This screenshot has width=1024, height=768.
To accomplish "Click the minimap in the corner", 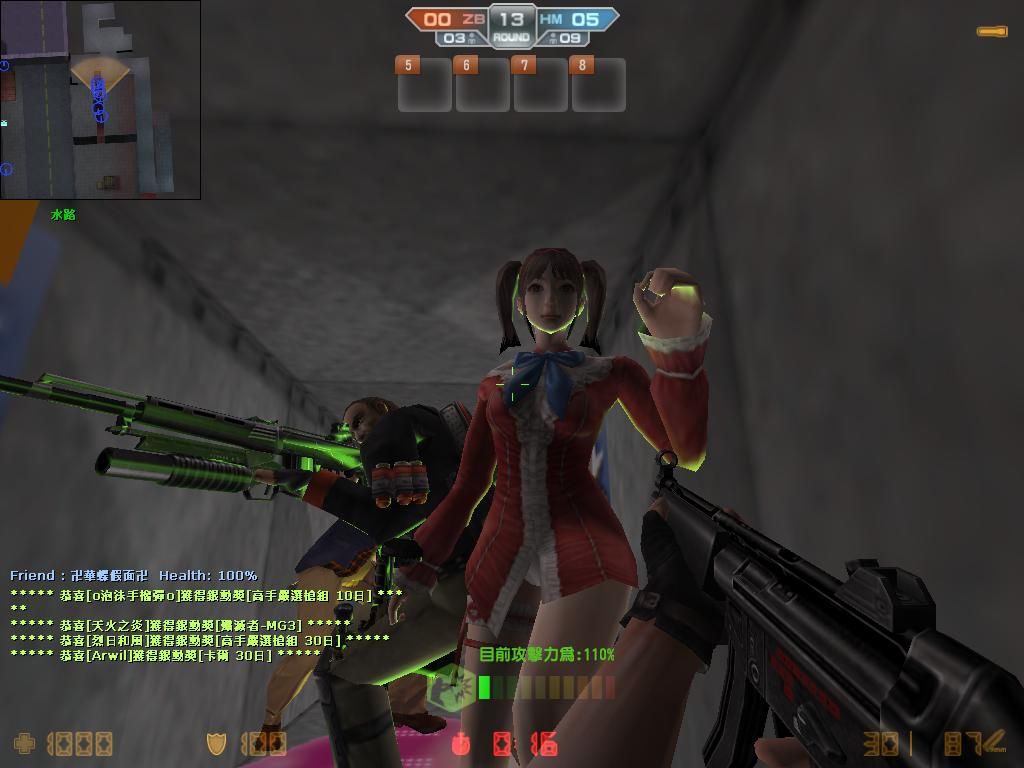I will coord(100,99).
